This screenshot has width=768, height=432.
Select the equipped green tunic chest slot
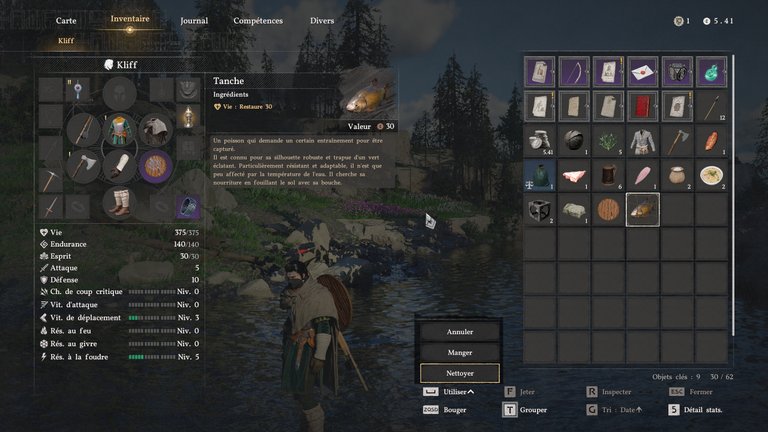120,130
